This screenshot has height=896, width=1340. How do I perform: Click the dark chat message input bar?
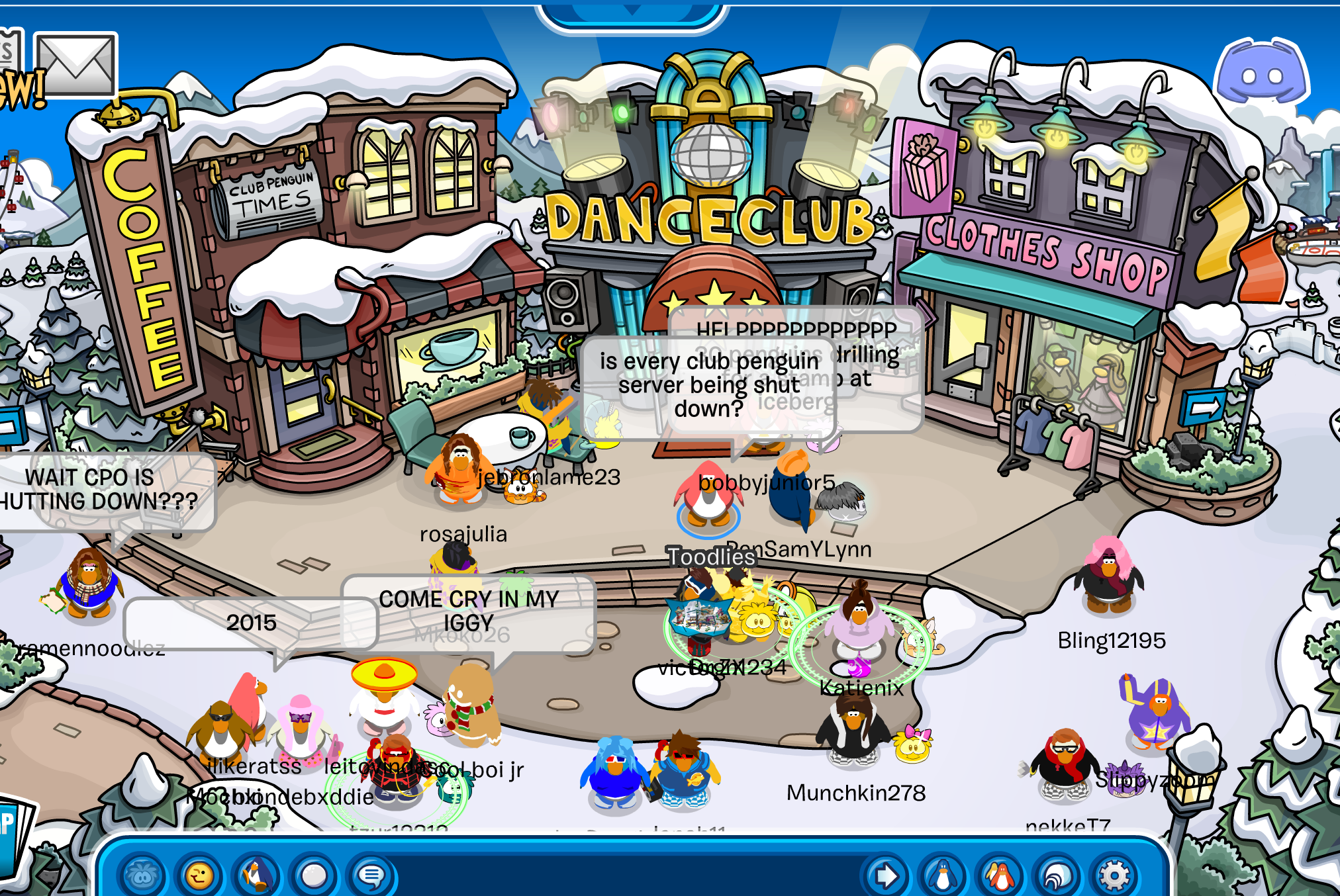tap(629, 876)
